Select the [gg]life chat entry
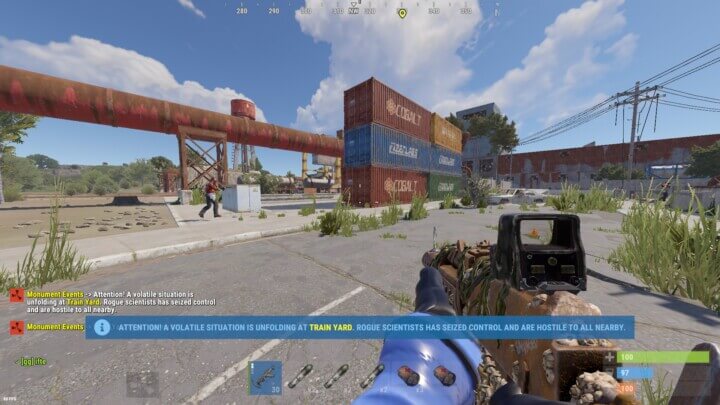The width and height of the screenshot is (720, 405). pyautogui.click(x=32, y=360)
